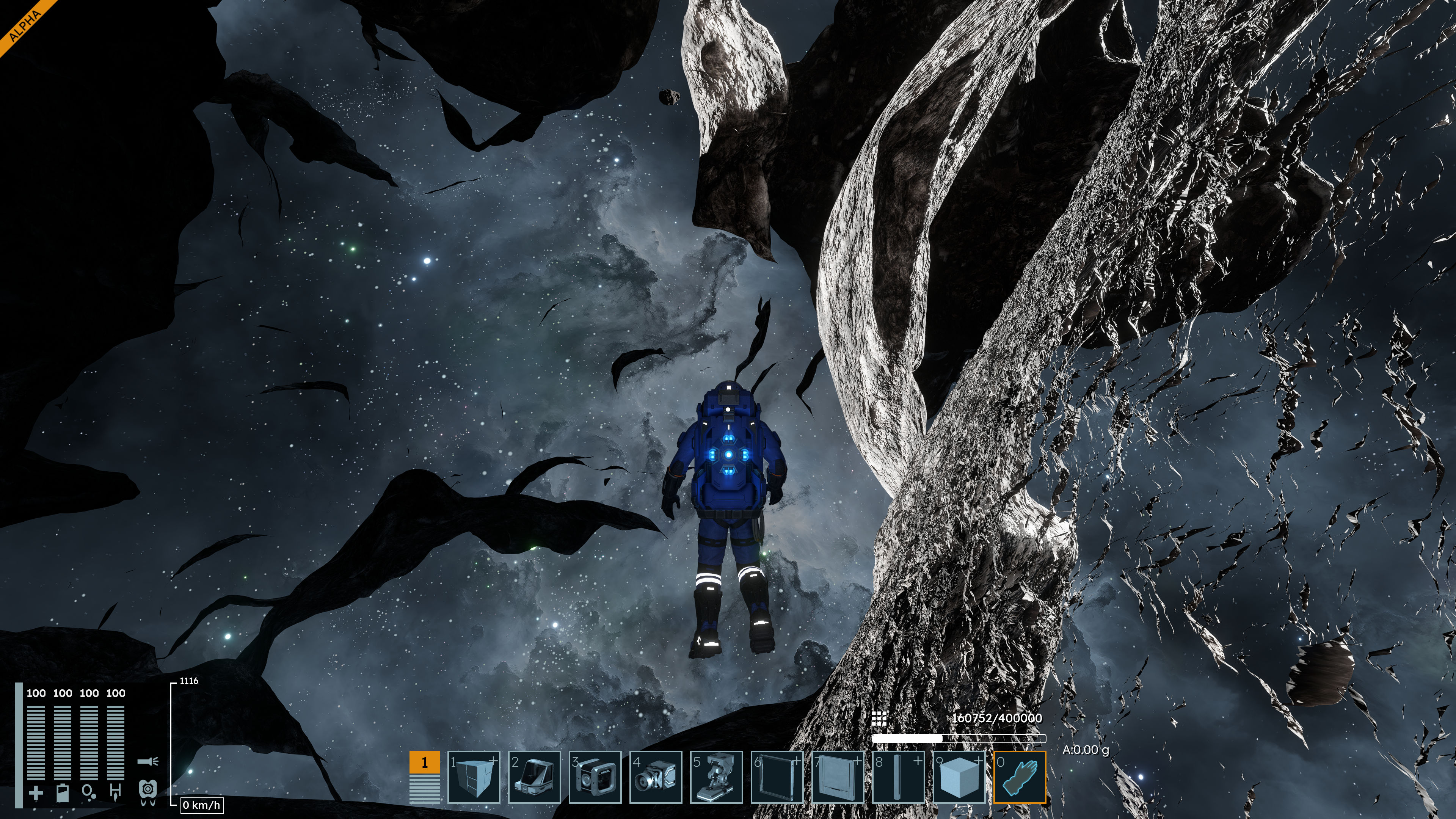1456x819 pixels.
Task: Activate the glove hand tool slot
Action: pyautogui.click(x=1020, y=777)
